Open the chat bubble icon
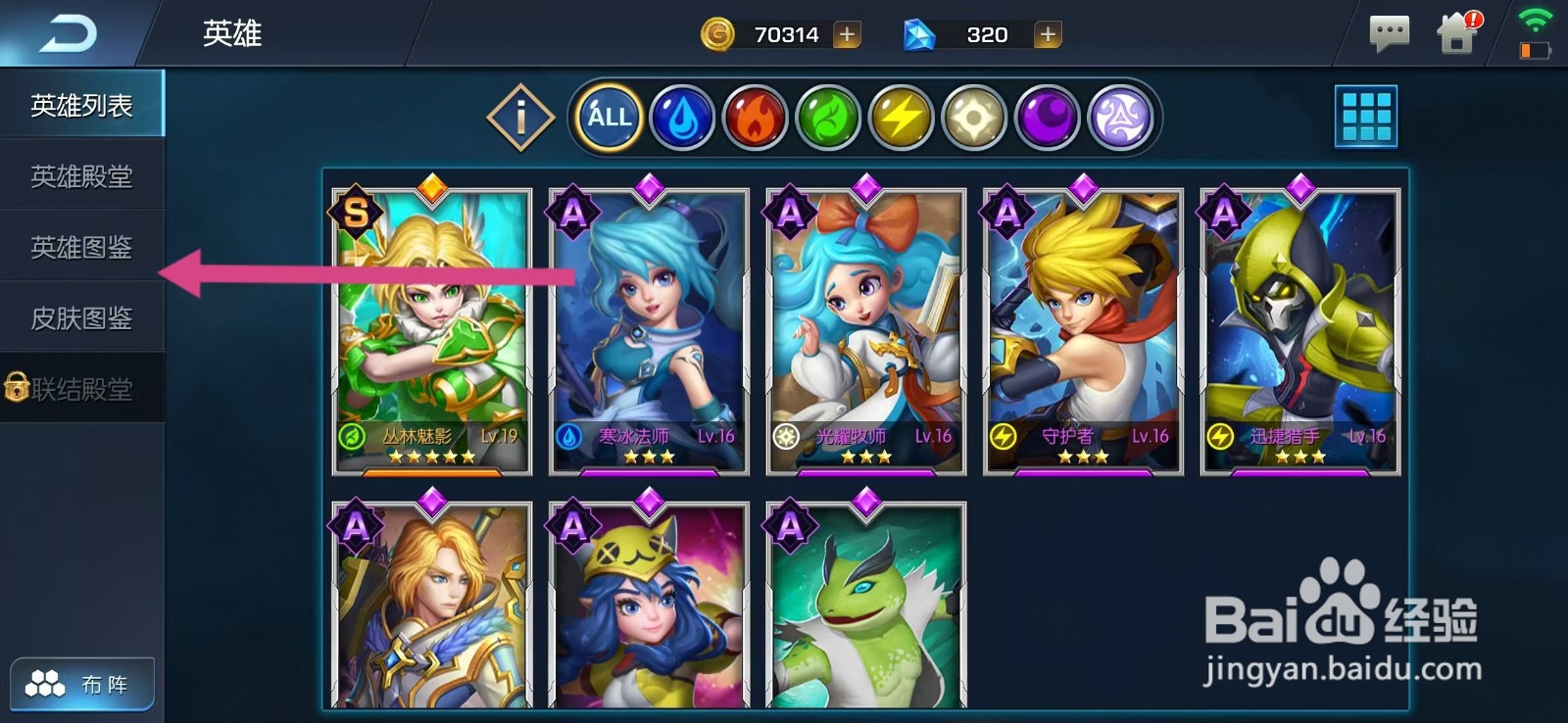The image size is (1568, 723). tap(1389, 34)
